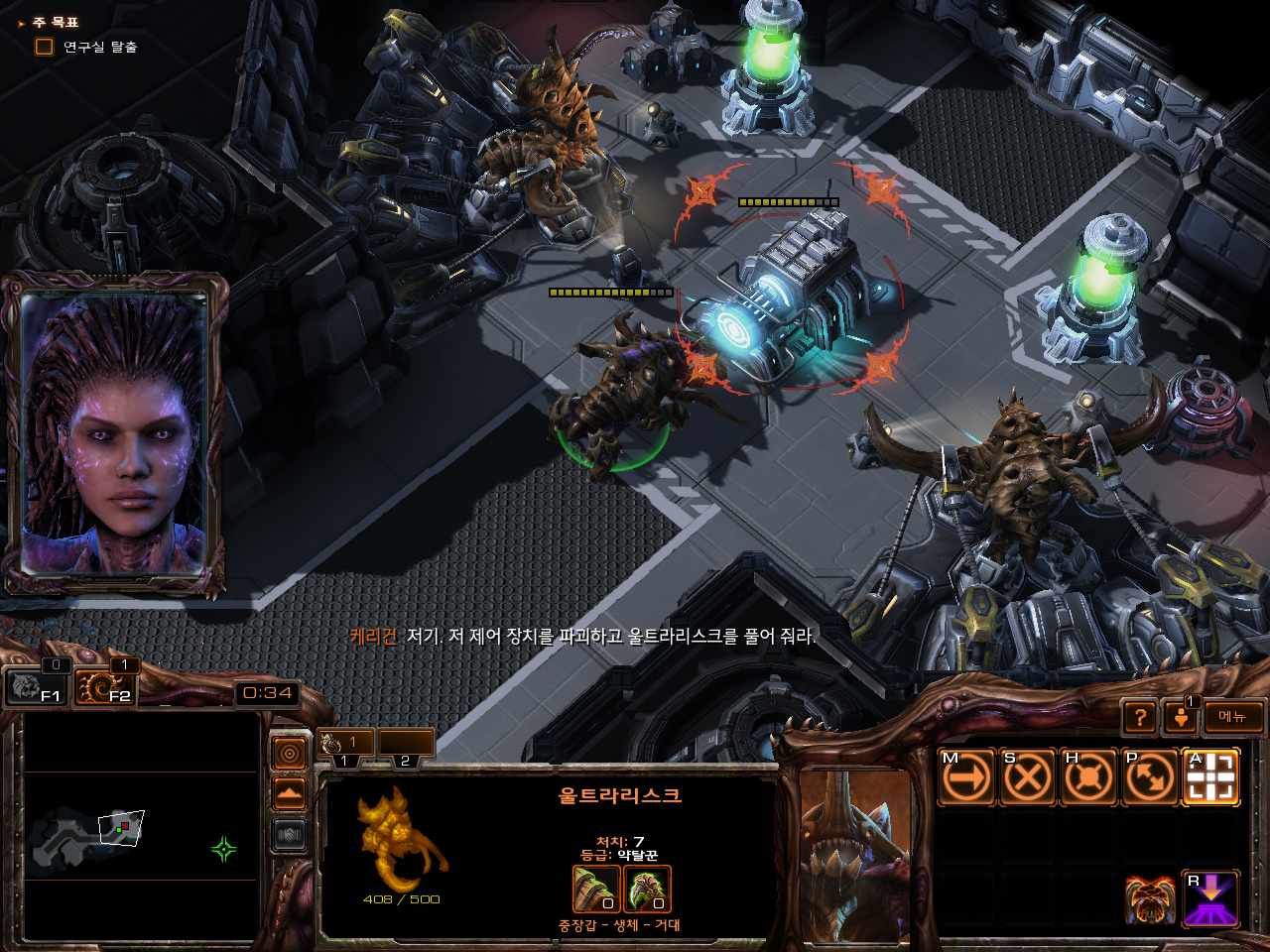This screenshot has height=952, width=1270.
Task: Click the orange figure button beside 메뉴
Action: [x=1181, y=717]
